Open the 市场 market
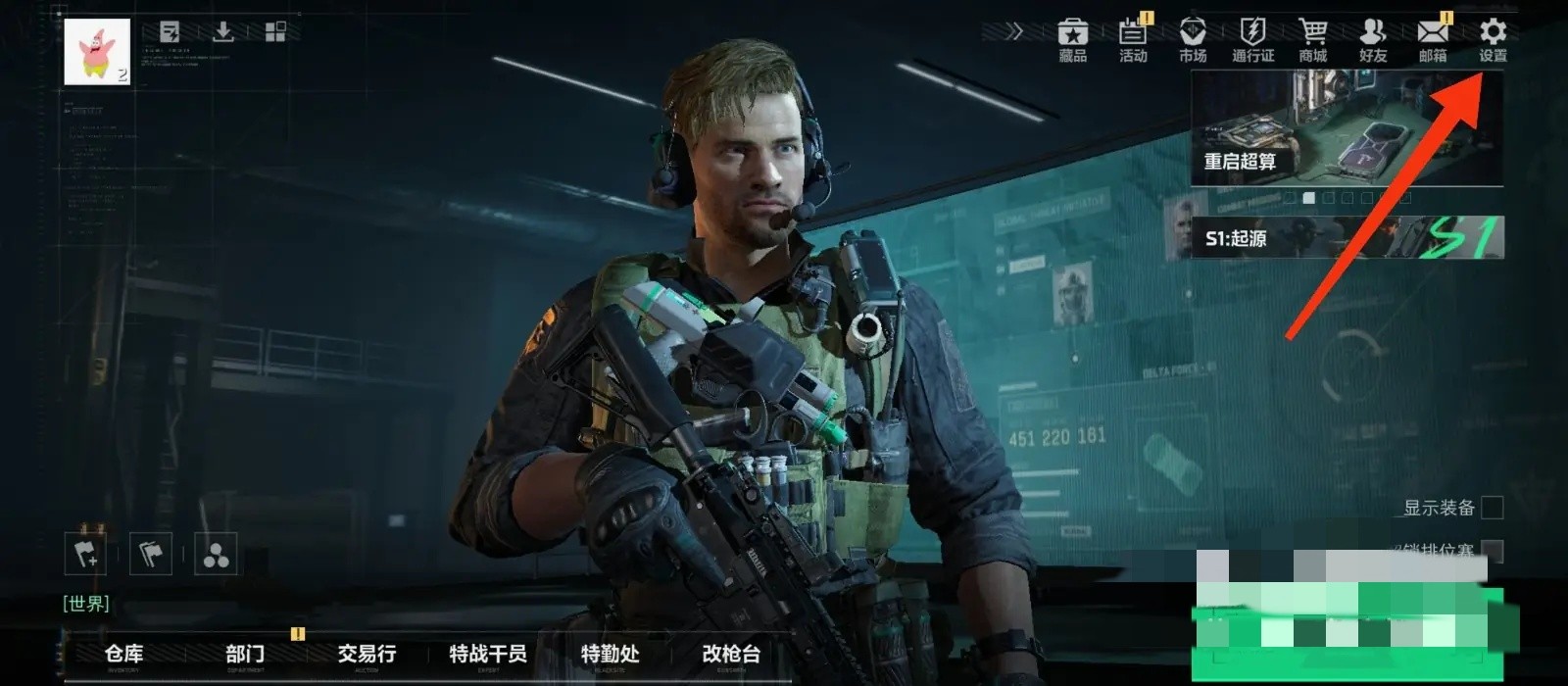1568x686 pixels. coord(1193,40)
